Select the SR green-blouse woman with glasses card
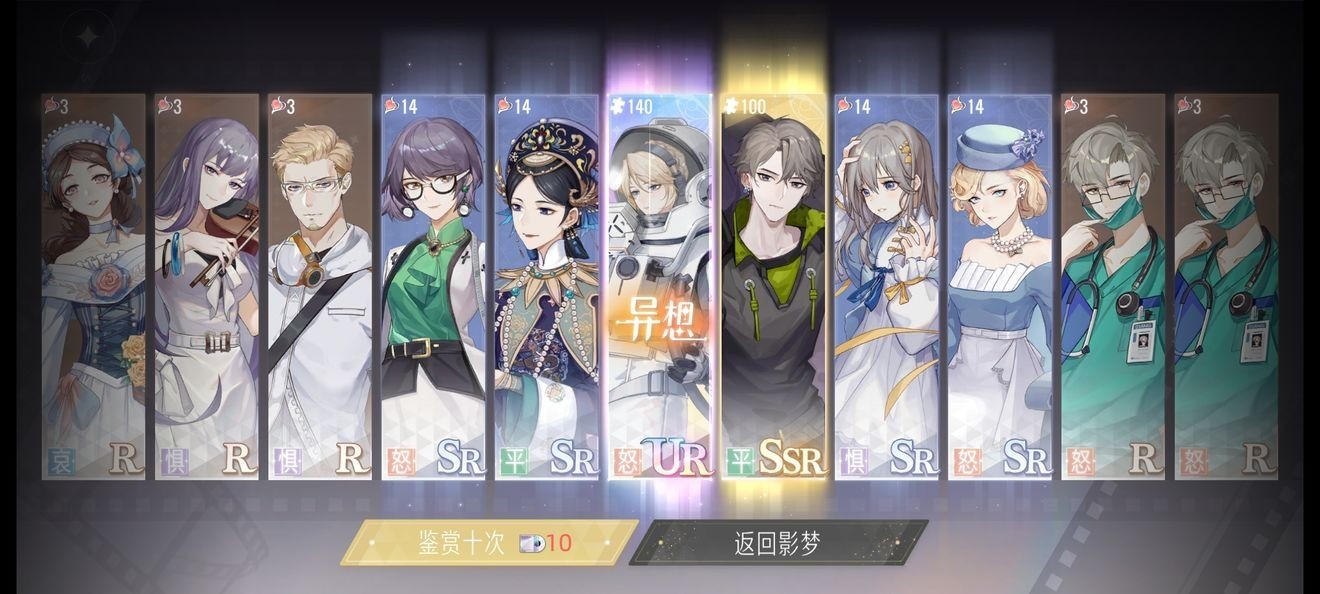The width and height of the screenshot is (1320, 594). 433,287
